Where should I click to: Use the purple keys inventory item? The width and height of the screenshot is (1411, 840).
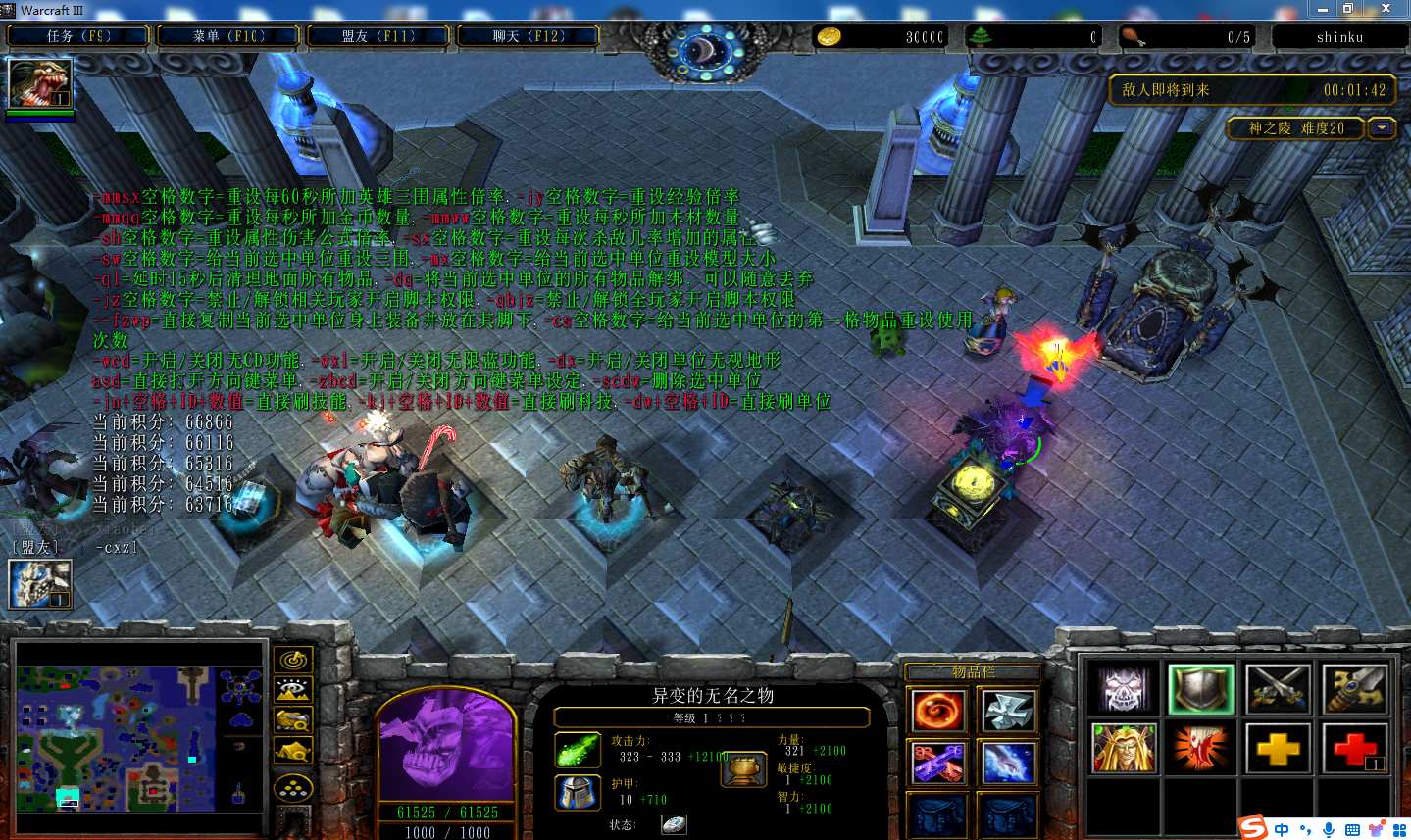click(937, 763)
